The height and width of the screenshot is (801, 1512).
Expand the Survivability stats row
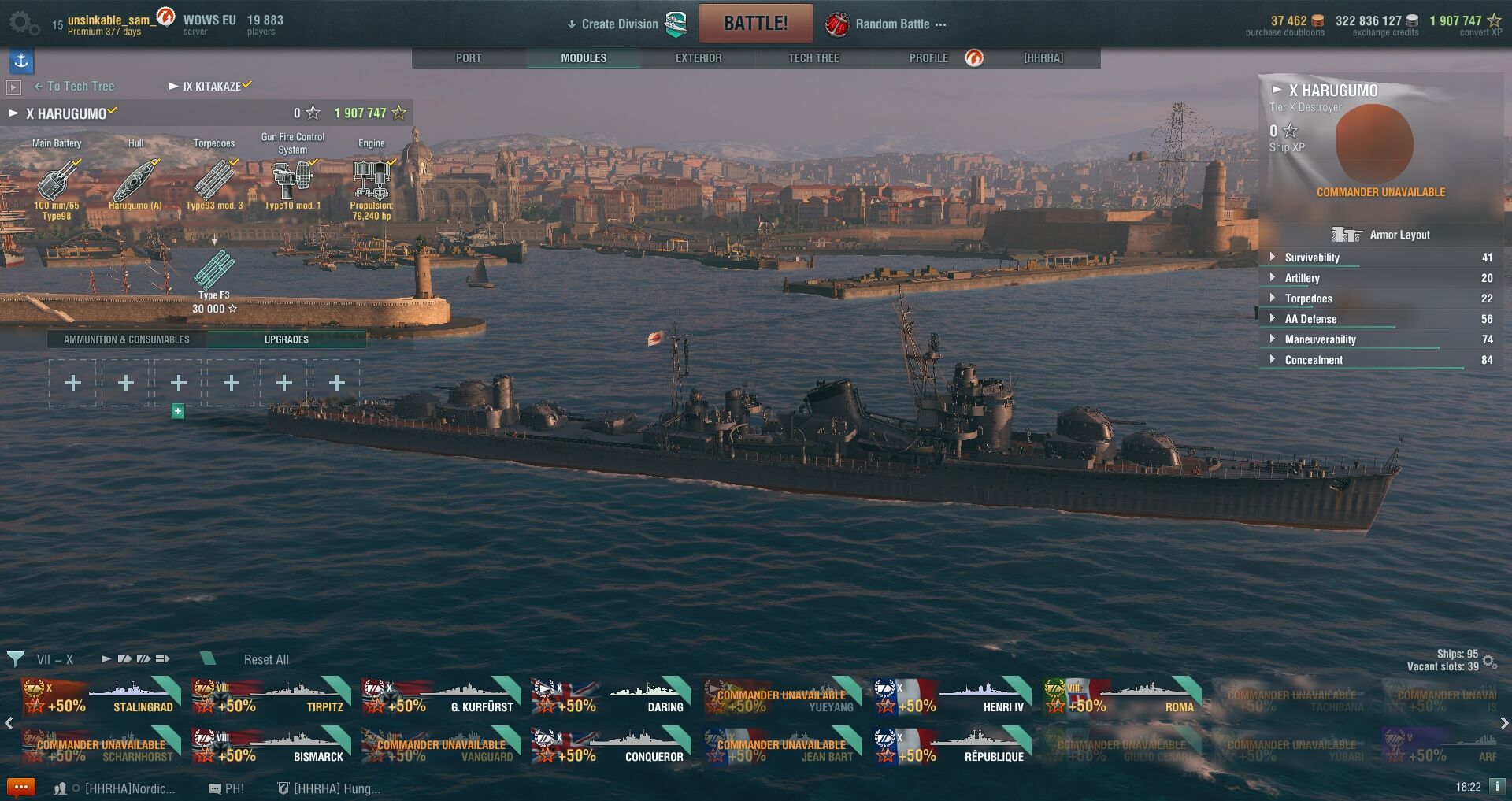[1311, 258]
